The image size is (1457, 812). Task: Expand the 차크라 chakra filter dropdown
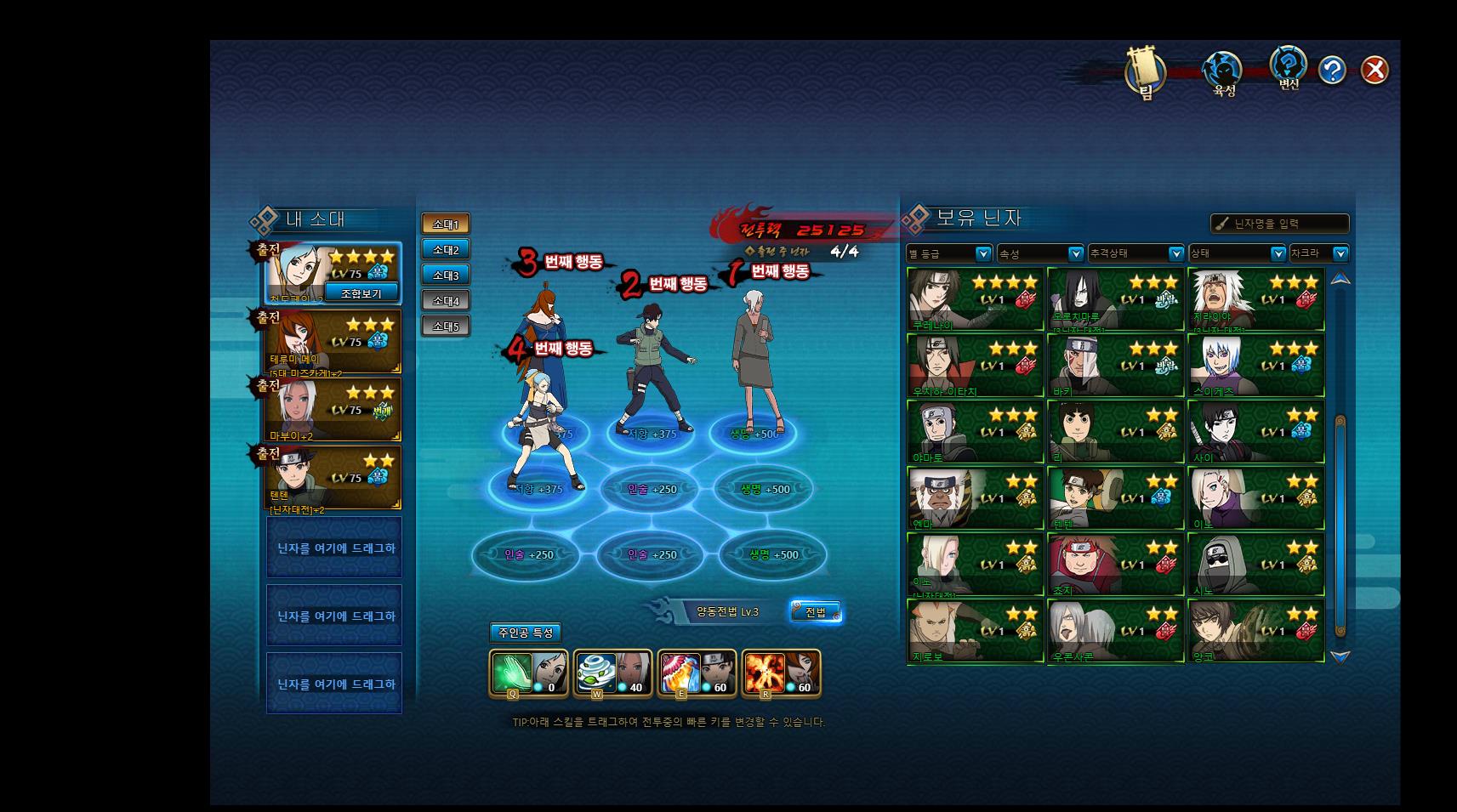pos(1319,253)
